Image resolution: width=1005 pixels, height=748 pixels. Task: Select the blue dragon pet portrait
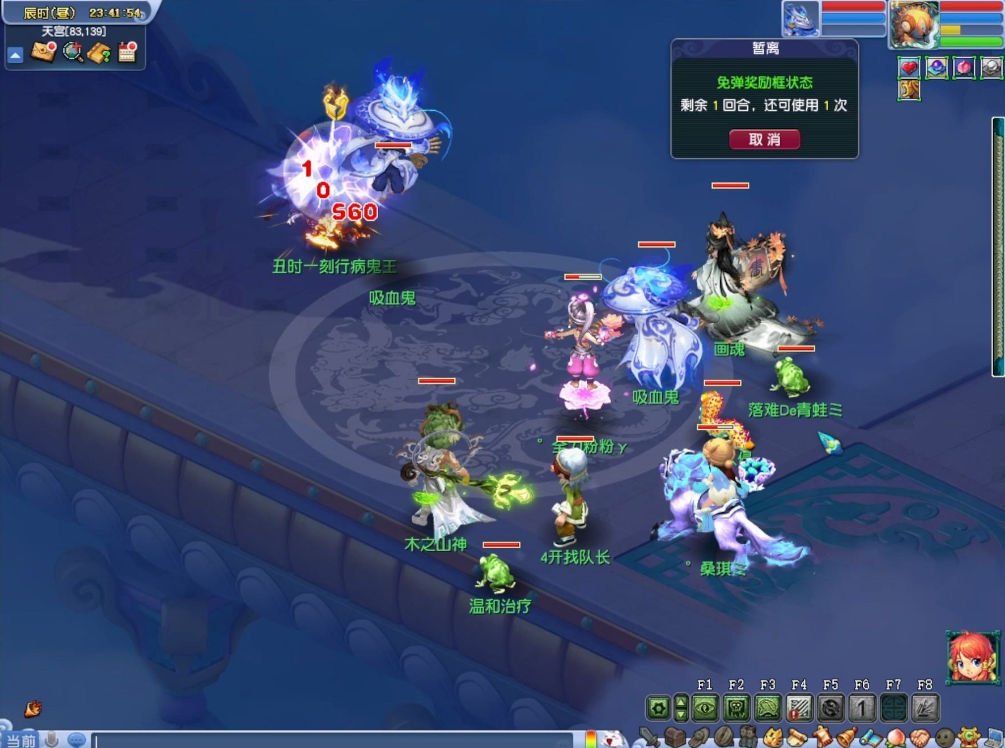[801, 18]
